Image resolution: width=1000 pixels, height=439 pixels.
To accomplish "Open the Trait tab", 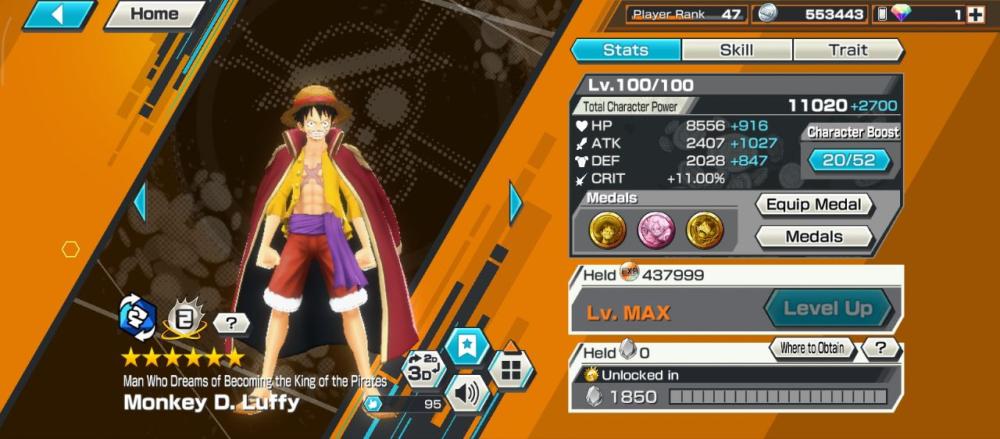I will 848,50.
